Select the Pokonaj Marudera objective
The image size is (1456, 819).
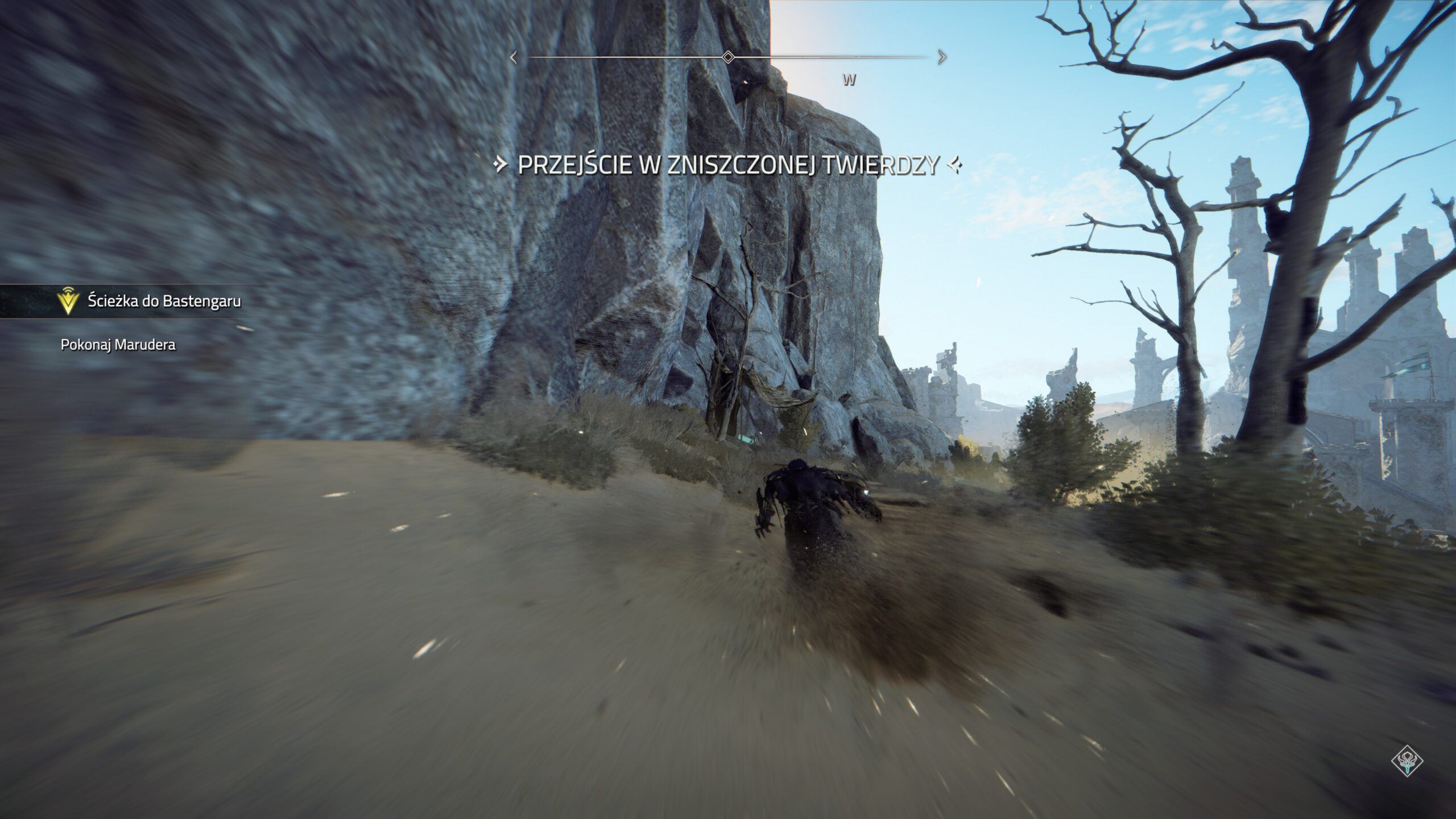coord(118,345)
